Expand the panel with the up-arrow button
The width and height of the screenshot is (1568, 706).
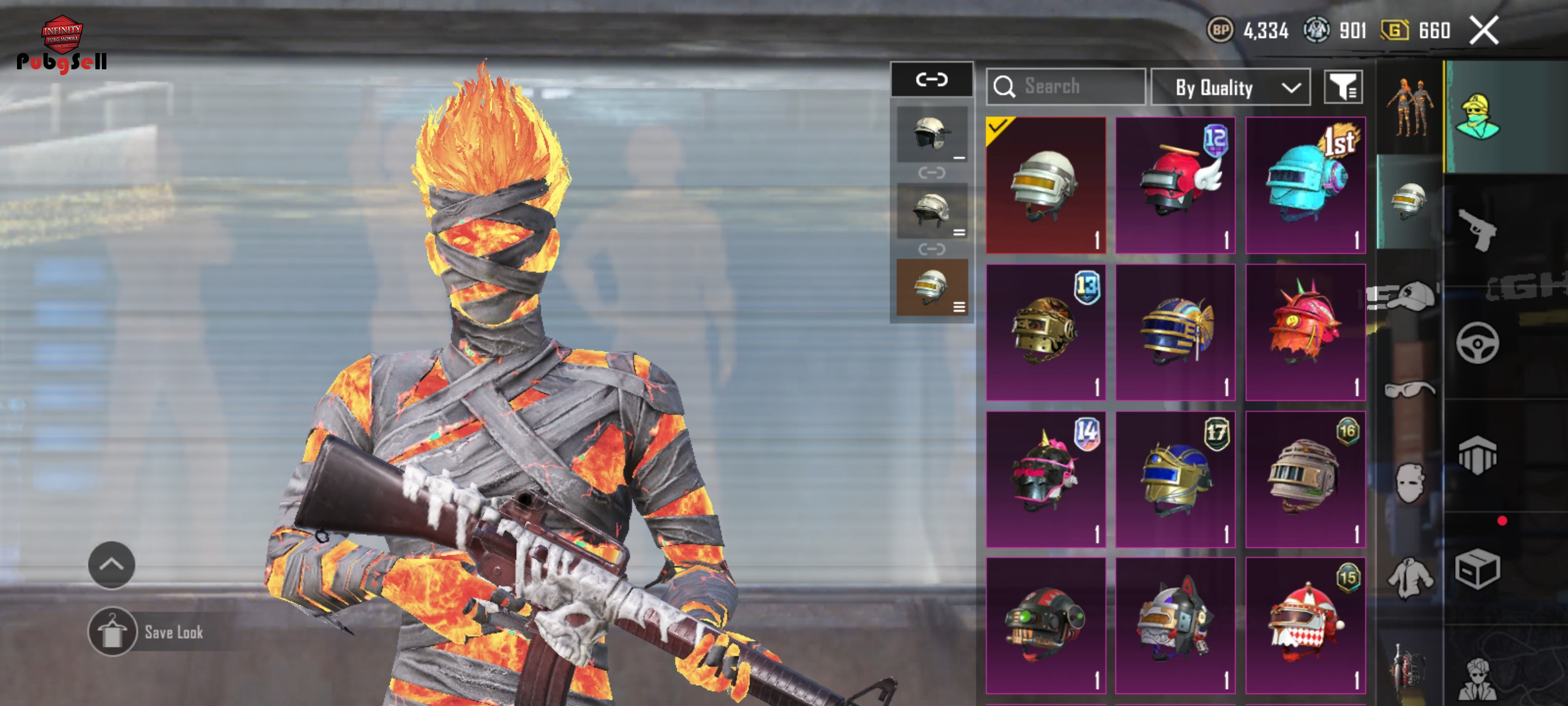pos(112,565)
